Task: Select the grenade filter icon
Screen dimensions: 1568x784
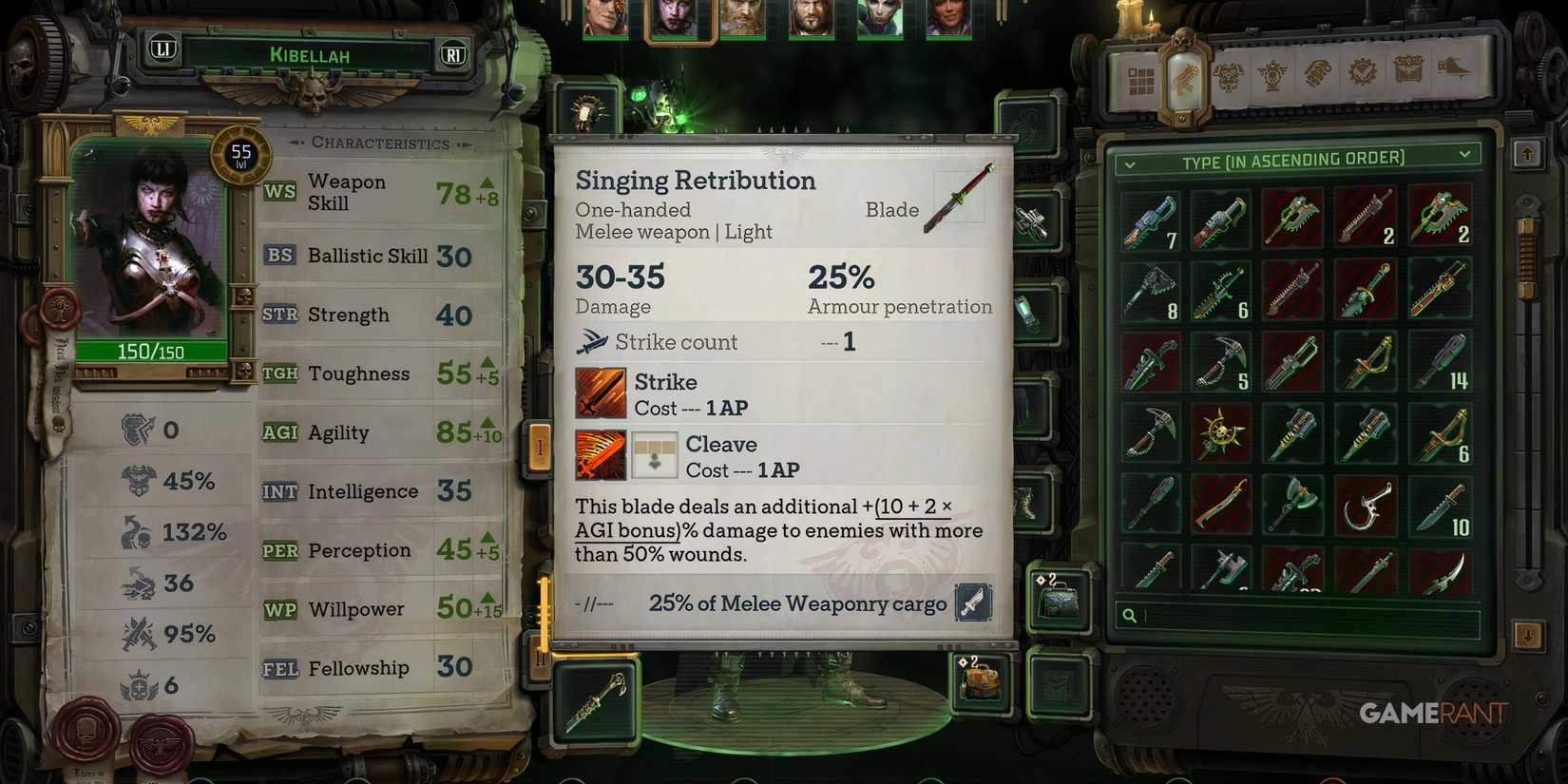Action: 1319,77
